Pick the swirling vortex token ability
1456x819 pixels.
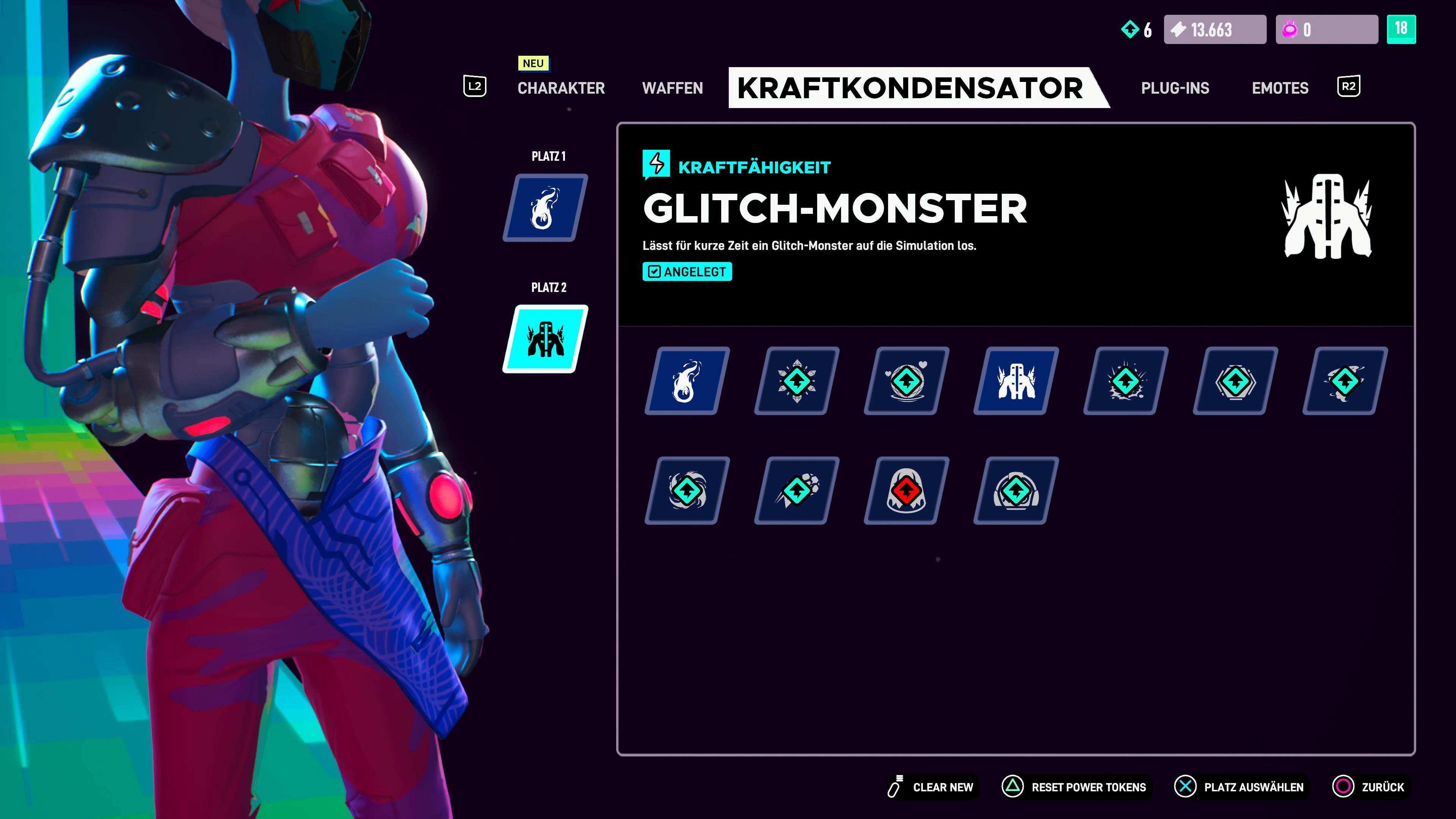[x=687, y=491]
